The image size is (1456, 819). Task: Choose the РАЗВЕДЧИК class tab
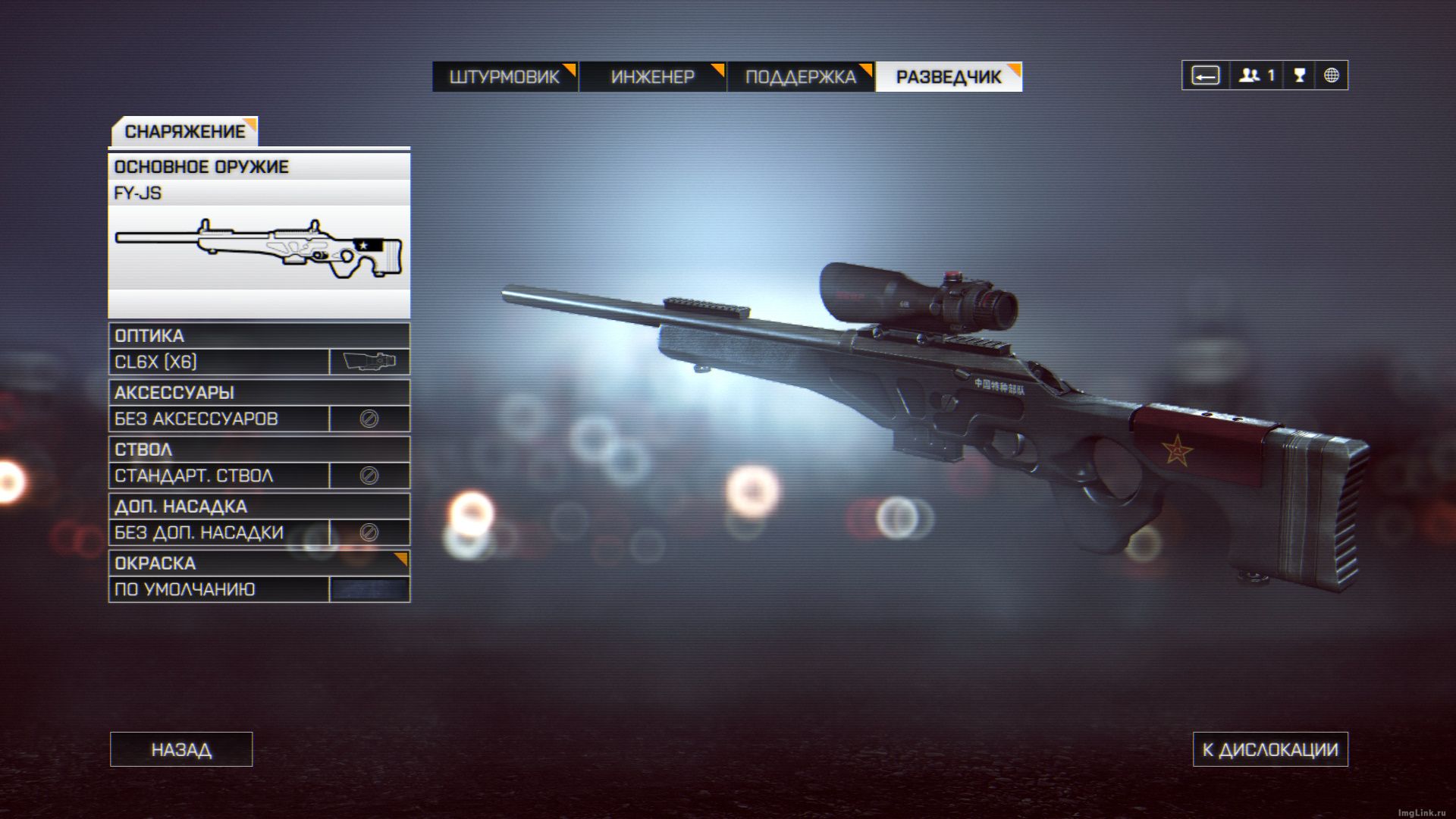tap(949, 77)
